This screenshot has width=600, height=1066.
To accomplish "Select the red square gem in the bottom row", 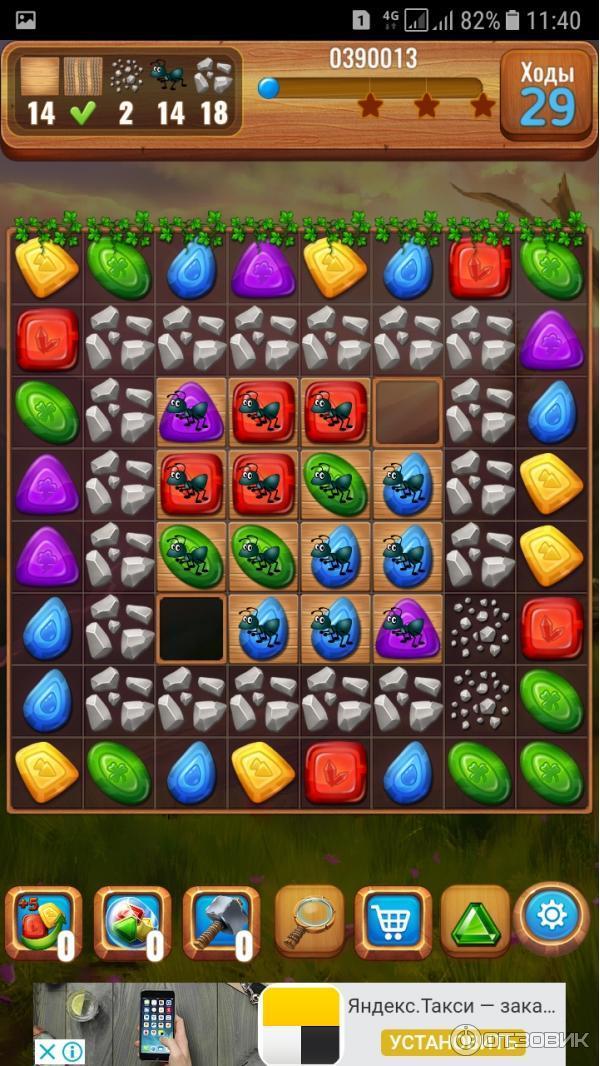I will pyautogui.click(x=335, y=773).
